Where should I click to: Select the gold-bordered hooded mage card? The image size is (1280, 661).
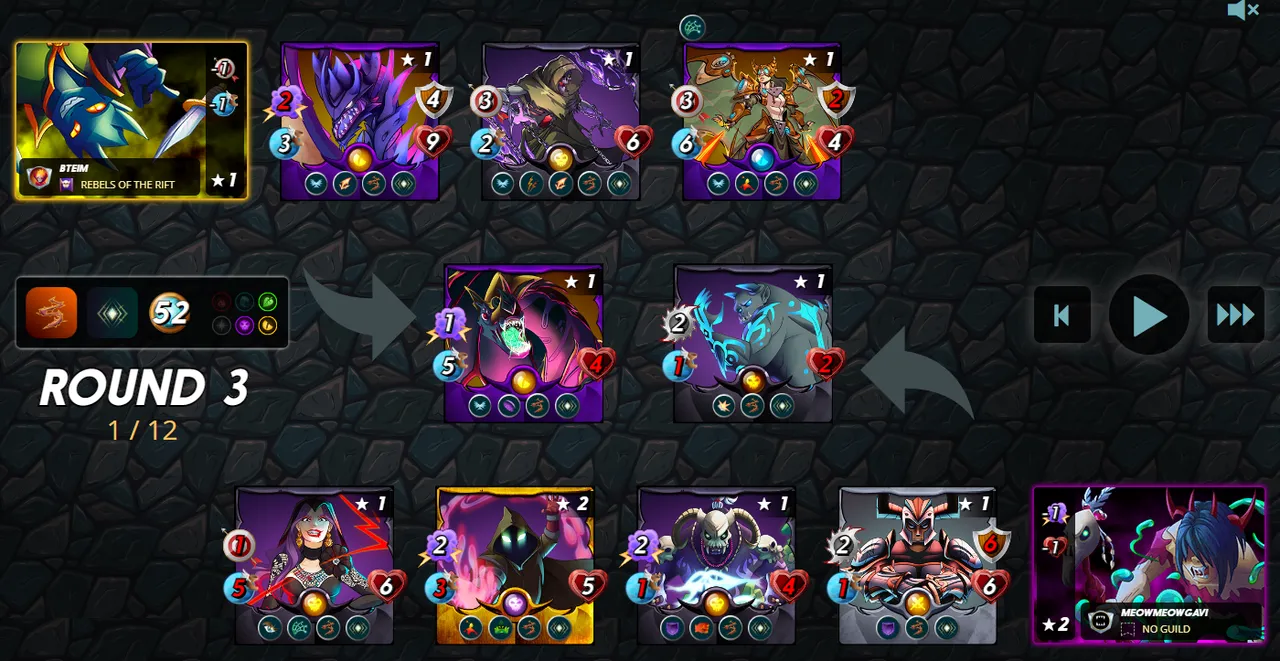click(515, 565)
